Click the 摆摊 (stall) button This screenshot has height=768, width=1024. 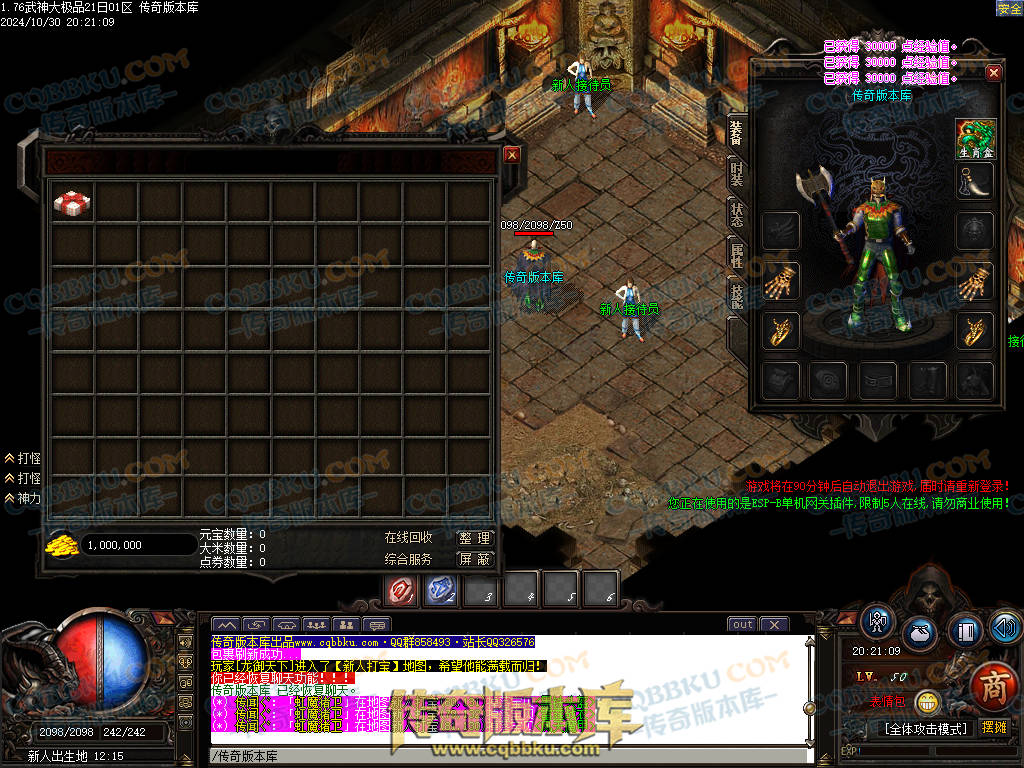(x=994, y=727)
